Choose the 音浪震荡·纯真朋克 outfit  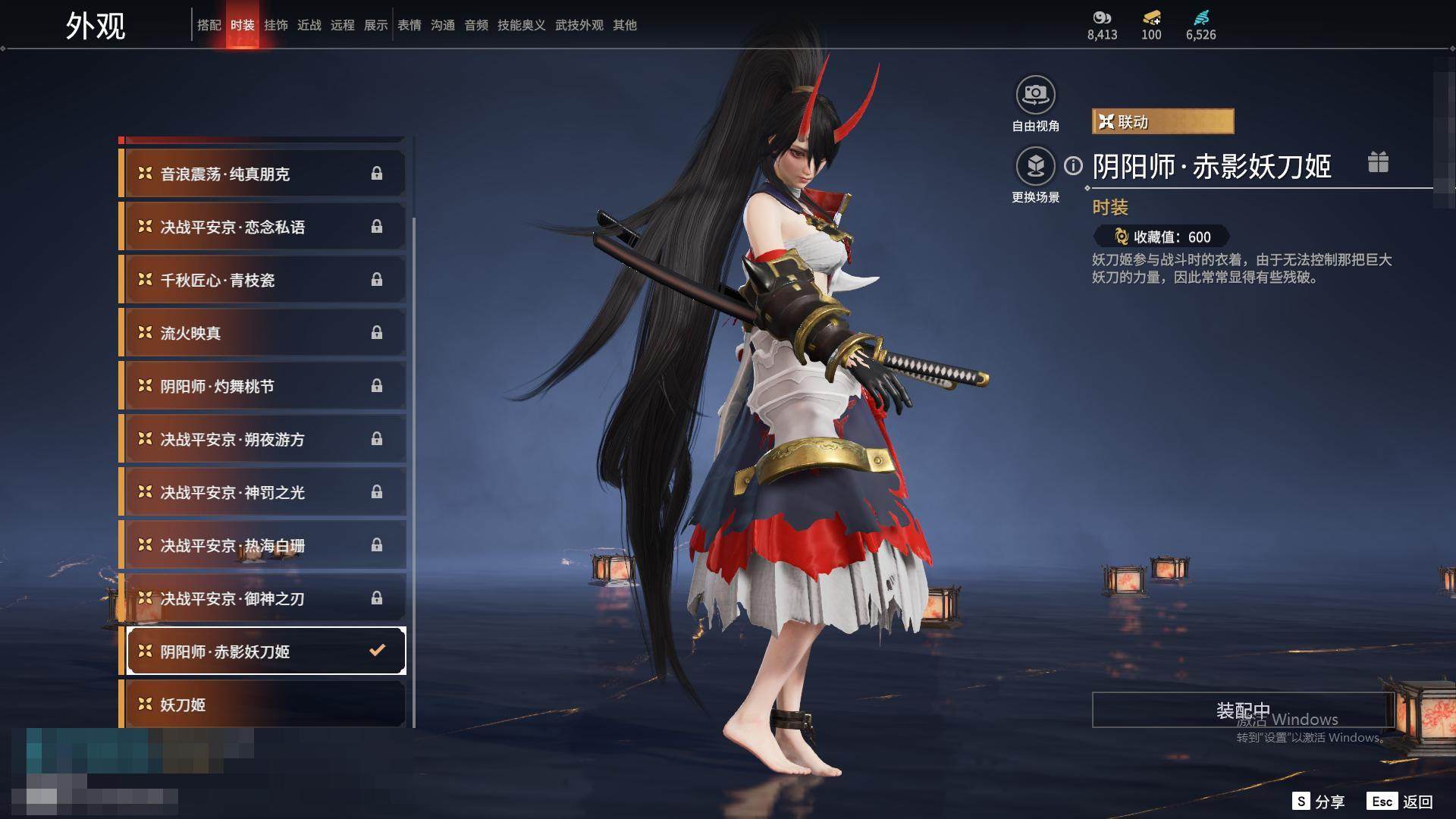pyautogui.click(x=262, y=174)
